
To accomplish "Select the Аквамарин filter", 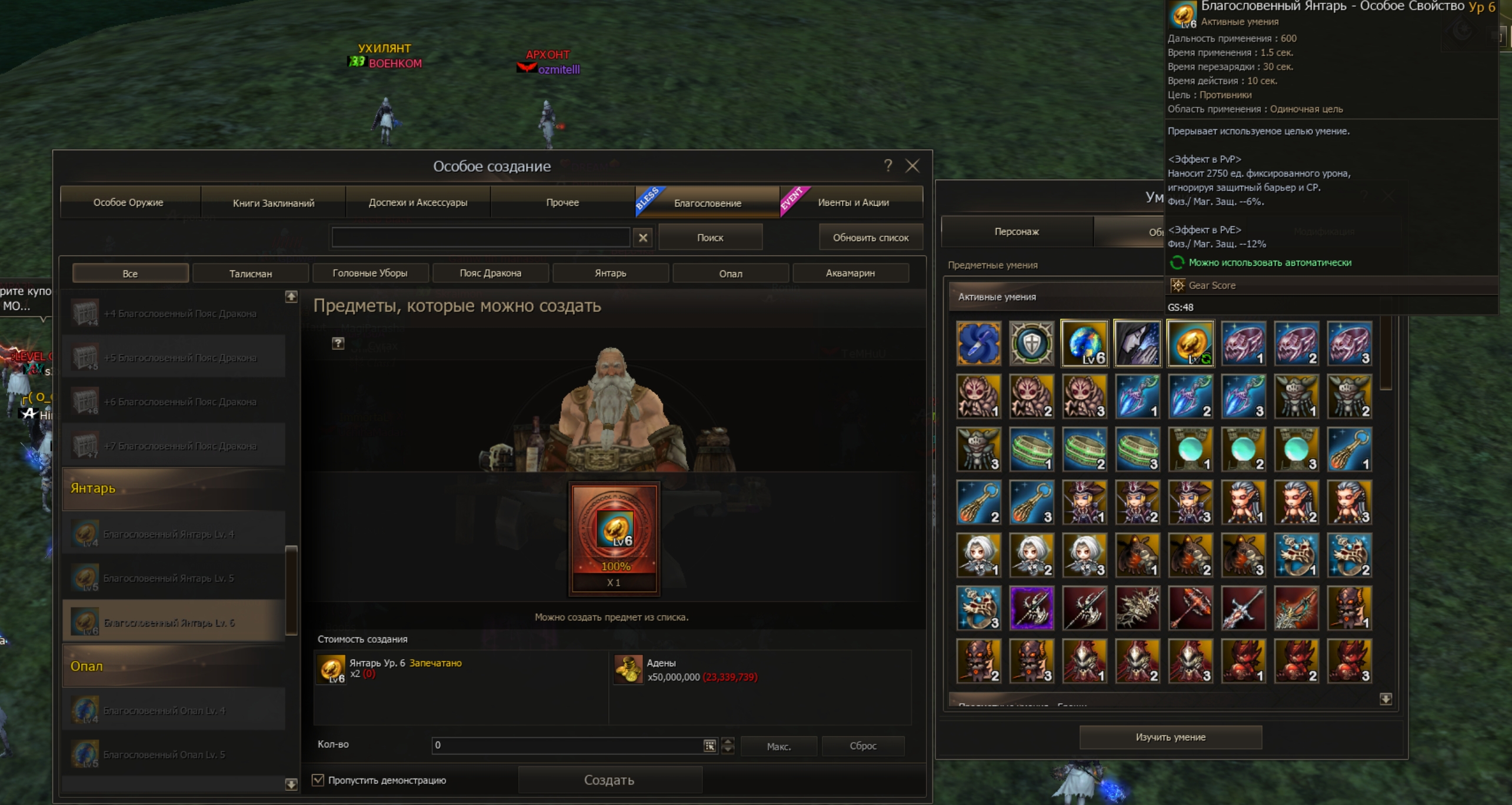I will 850,273.
